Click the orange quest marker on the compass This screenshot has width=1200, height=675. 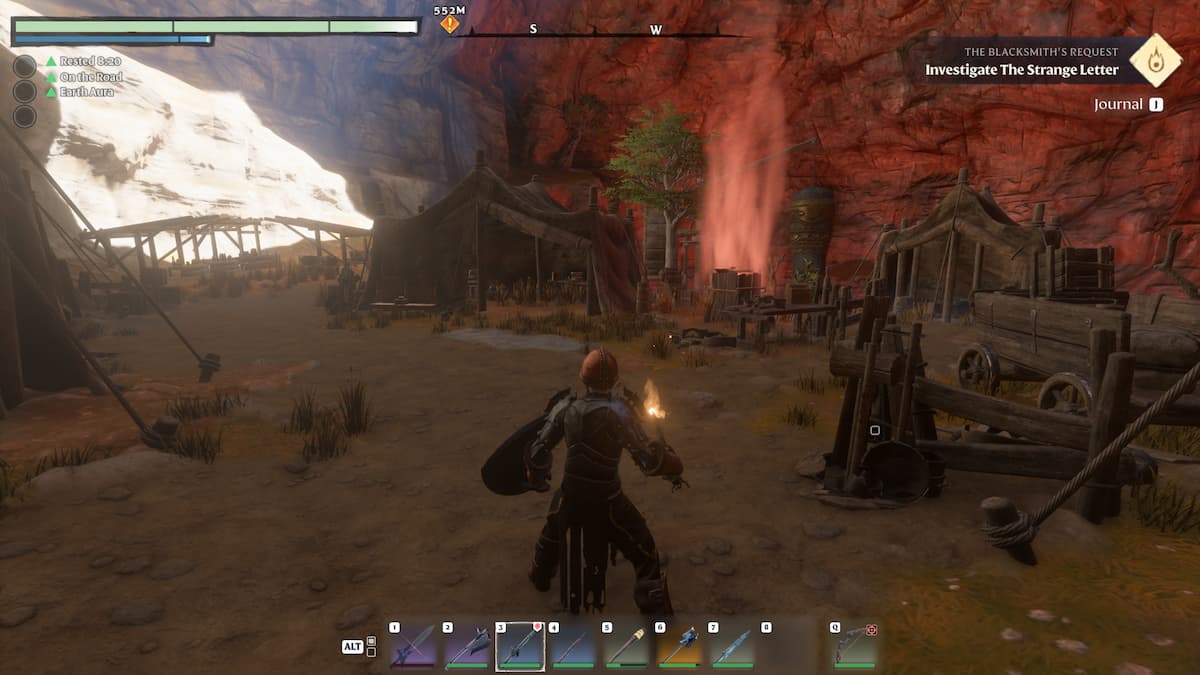[x=450, y=23]
